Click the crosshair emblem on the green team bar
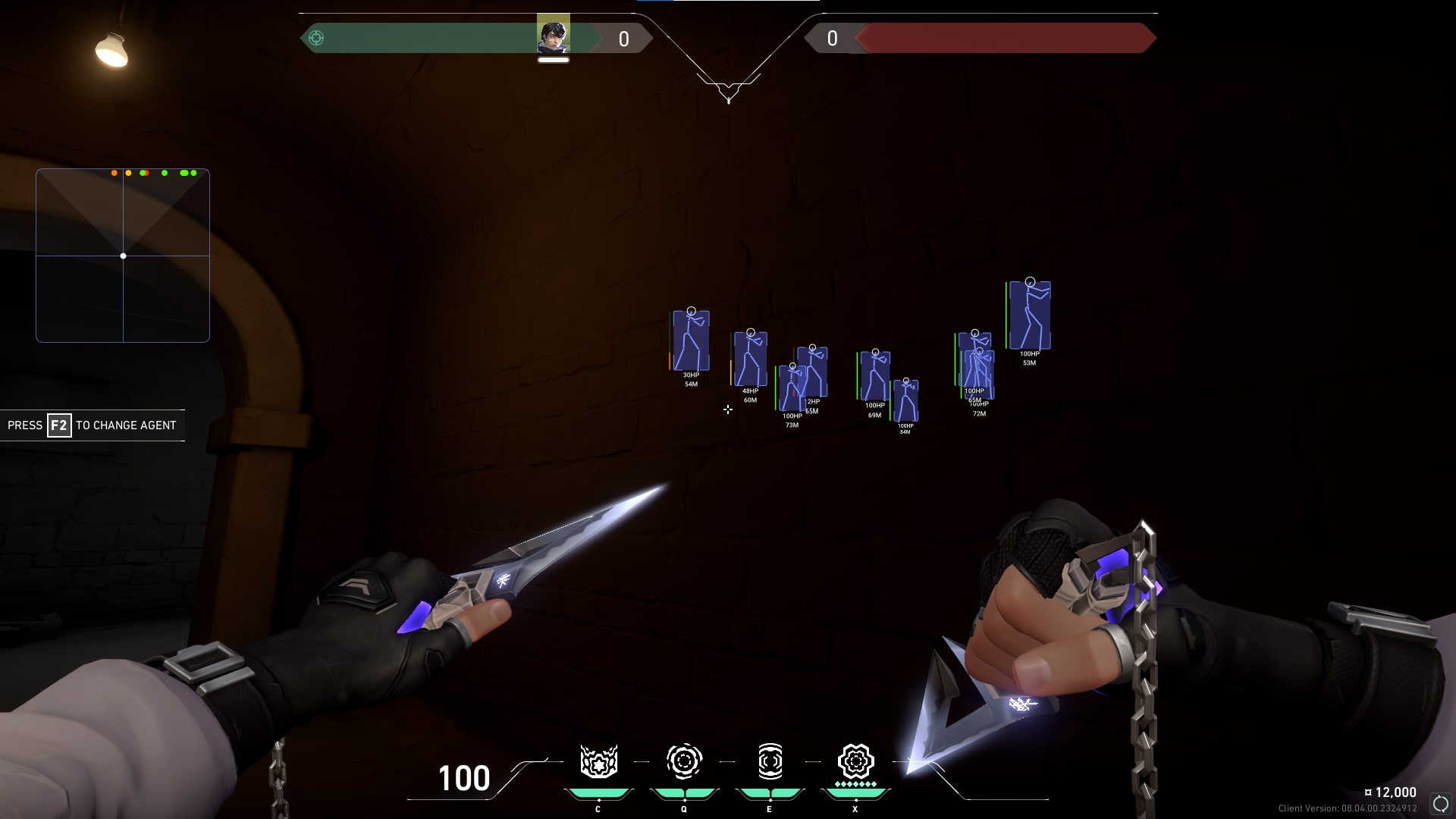The image size is (1456, 819). [317, 38]
